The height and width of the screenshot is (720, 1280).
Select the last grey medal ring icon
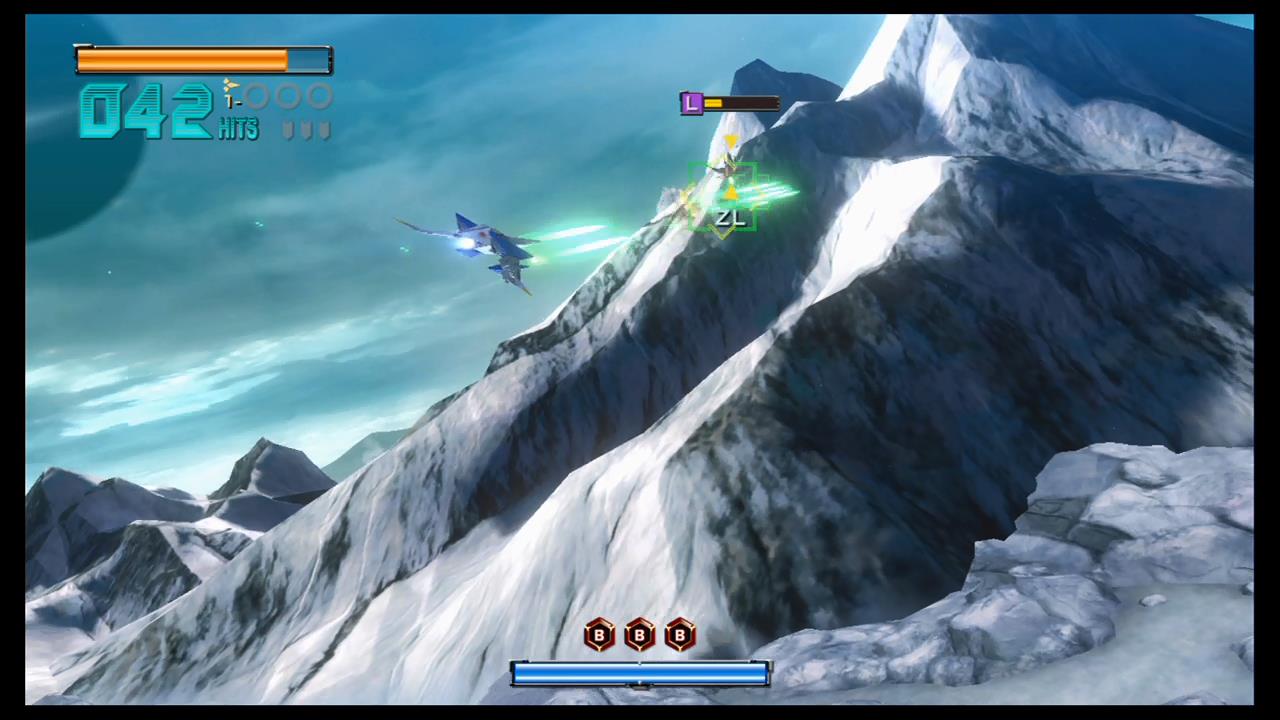(318, 98)
